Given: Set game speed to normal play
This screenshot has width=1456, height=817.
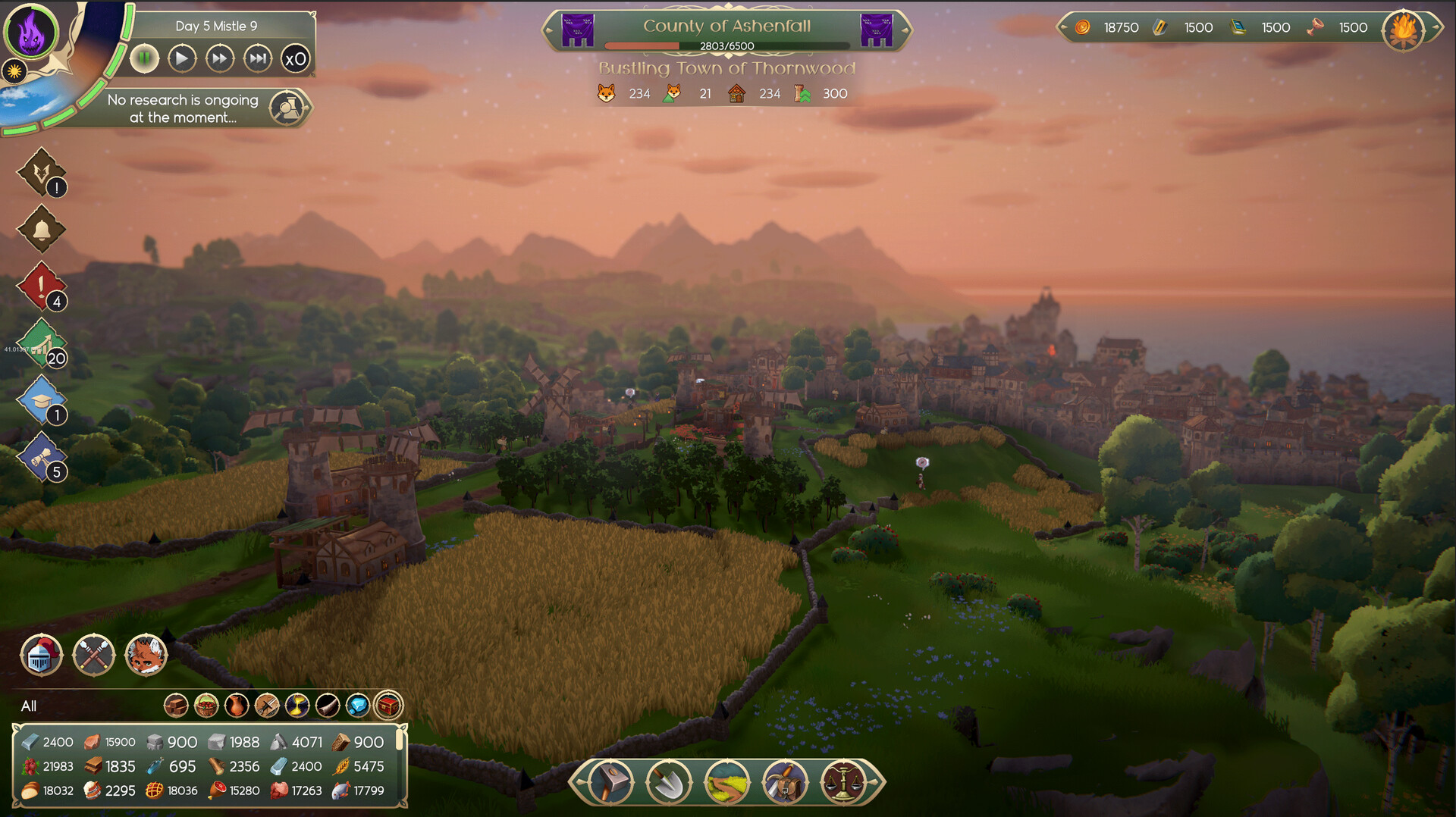Looking at the screenshot, I should pos(182,58).
